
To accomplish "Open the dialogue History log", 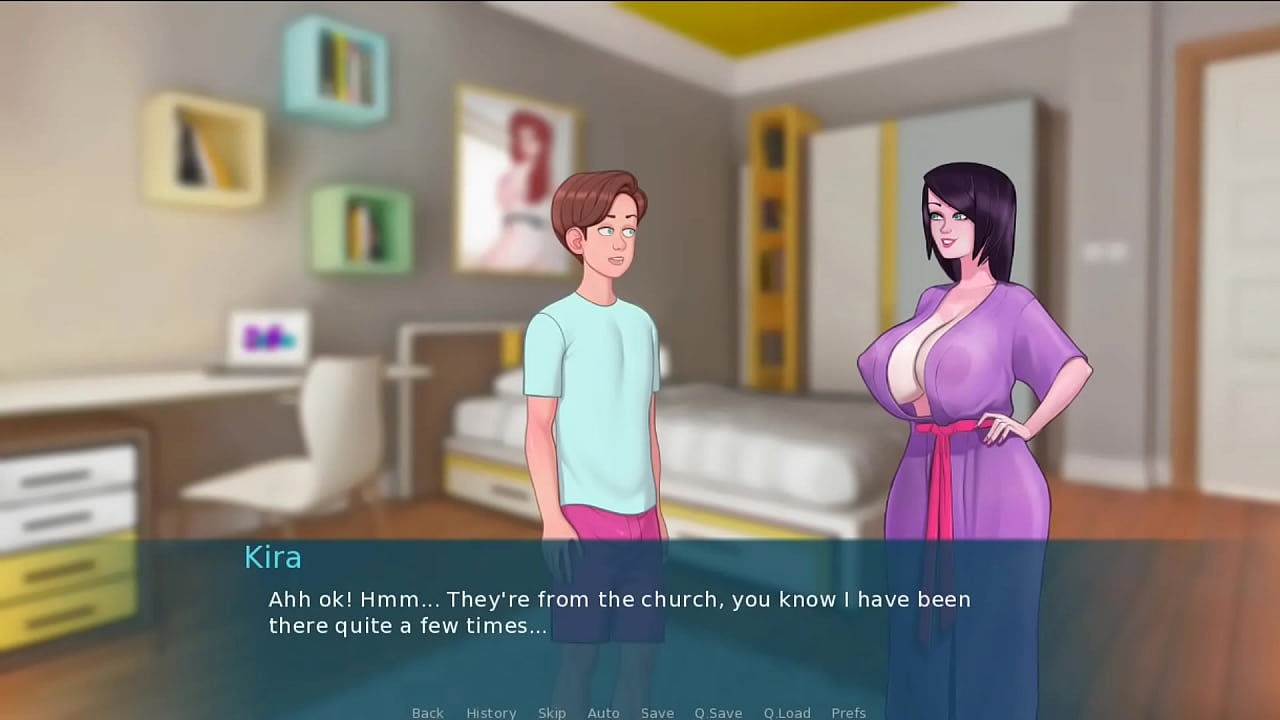I will pyautogui.click(x=491, y=712).
